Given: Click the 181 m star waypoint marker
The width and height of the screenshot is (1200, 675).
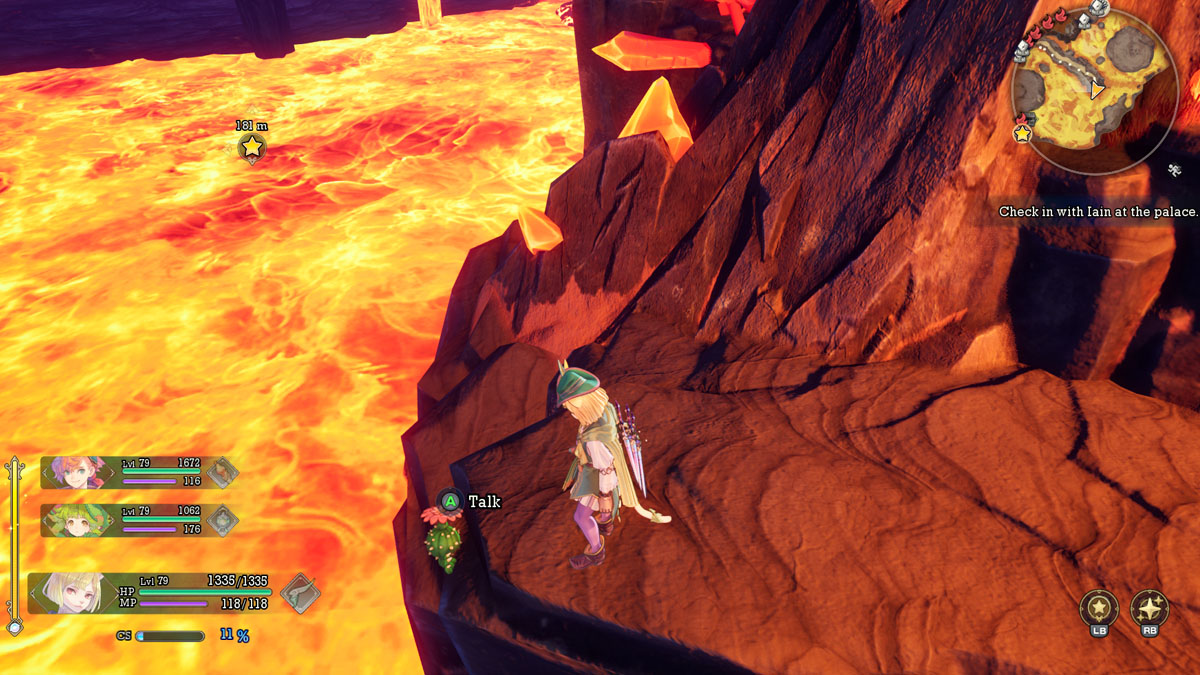Looking at the screenshot, I should coord(252,148).
